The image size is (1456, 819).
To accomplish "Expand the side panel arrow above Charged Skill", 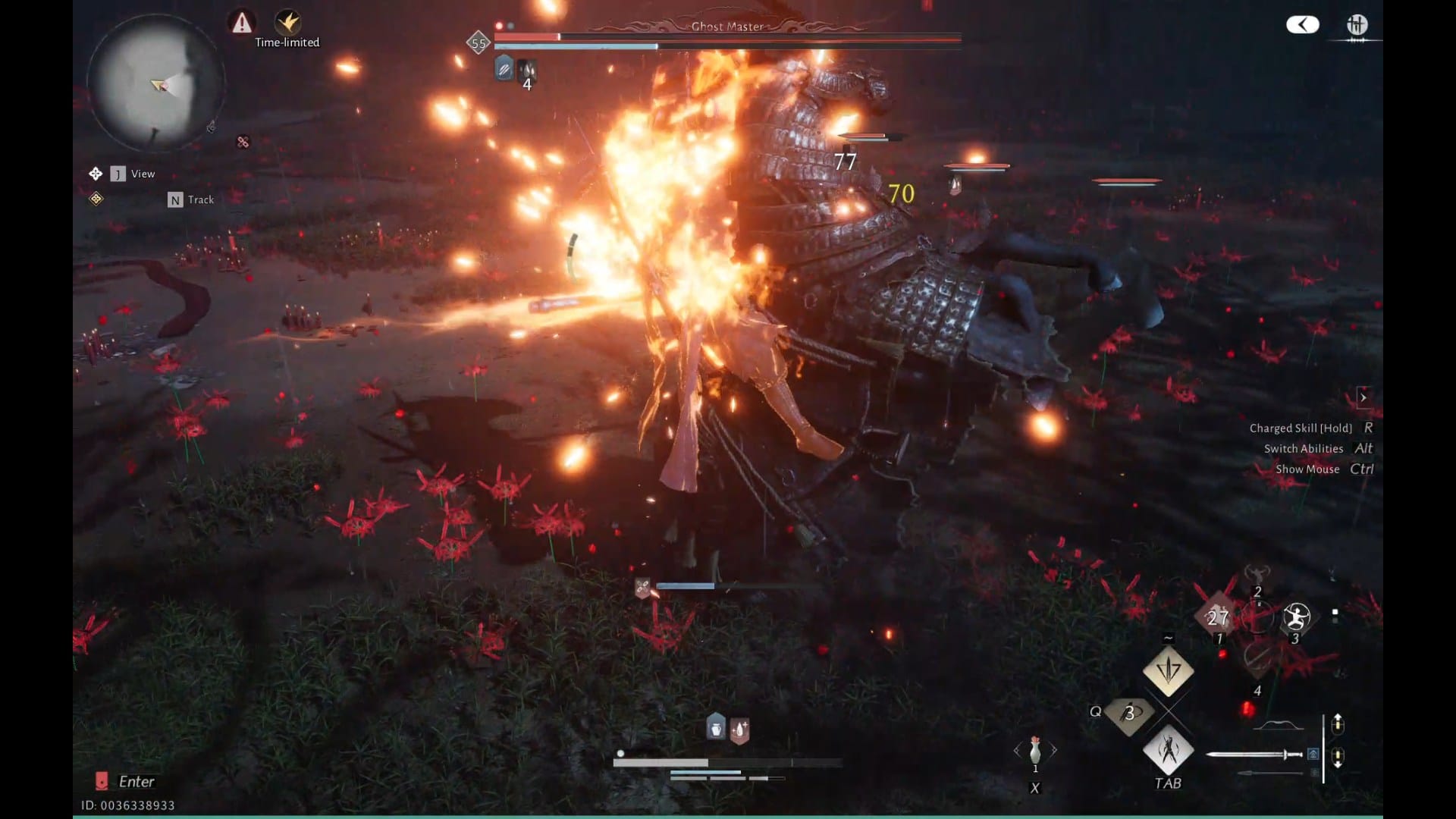I will (x=1363, y=397).
